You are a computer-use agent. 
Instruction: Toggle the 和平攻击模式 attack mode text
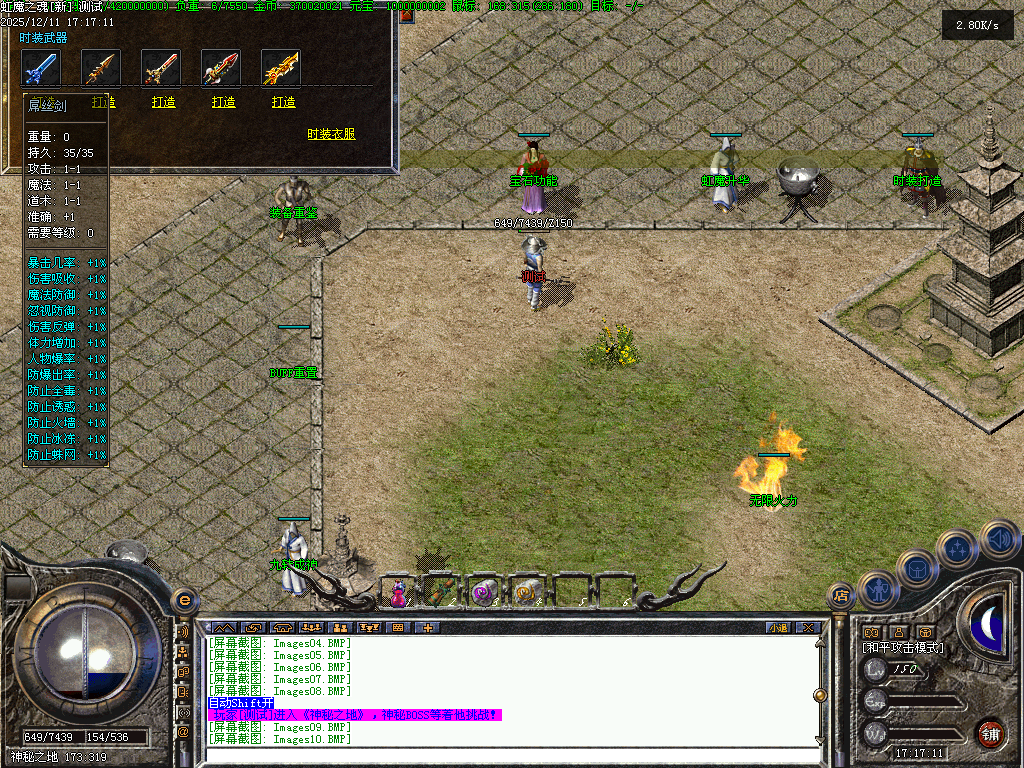[x=903, y=648]
